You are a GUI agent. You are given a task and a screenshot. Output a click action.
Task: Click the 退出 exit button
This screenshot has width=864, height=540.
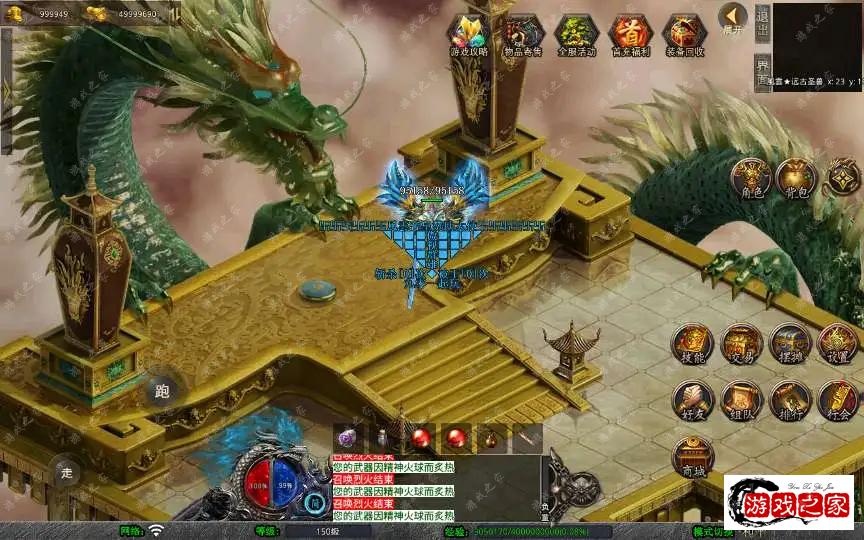click(x=763, y=20)
